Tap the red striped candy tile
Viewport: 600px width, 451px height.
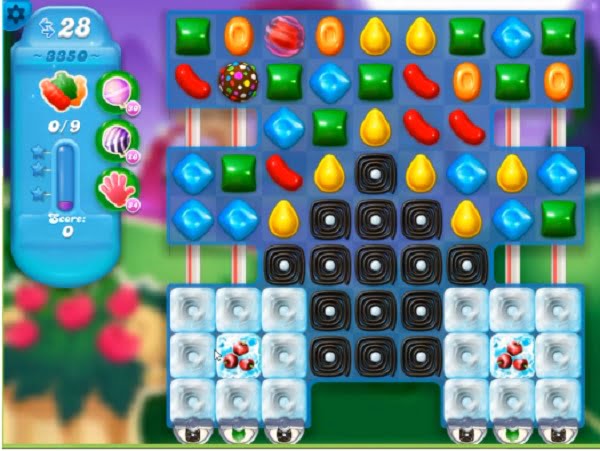tap(285, 36)
